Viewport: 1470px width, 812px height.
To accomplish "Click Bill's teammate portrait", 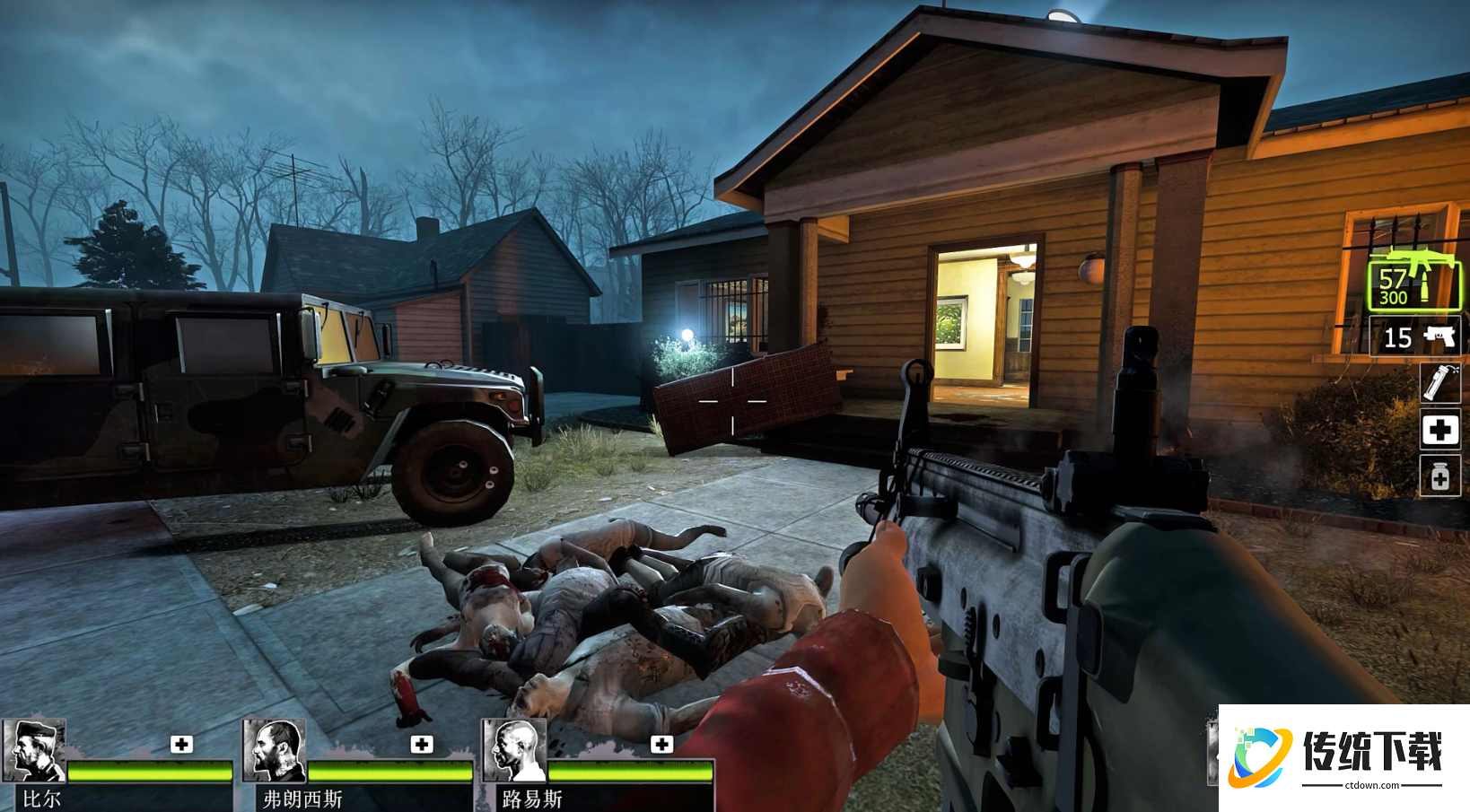I will pyautogui.click(x=34, y=751).
